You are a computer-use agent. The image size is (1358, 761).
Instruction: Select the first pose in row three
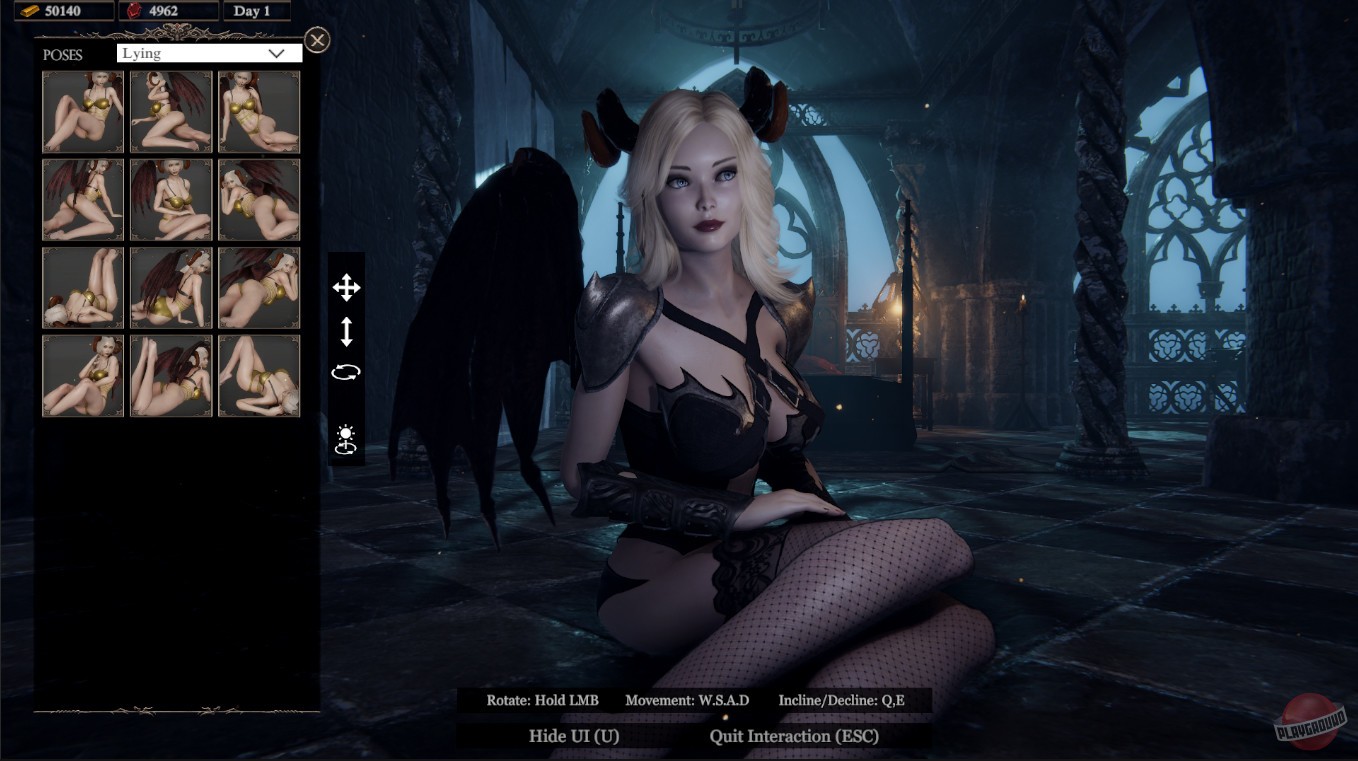82,287
